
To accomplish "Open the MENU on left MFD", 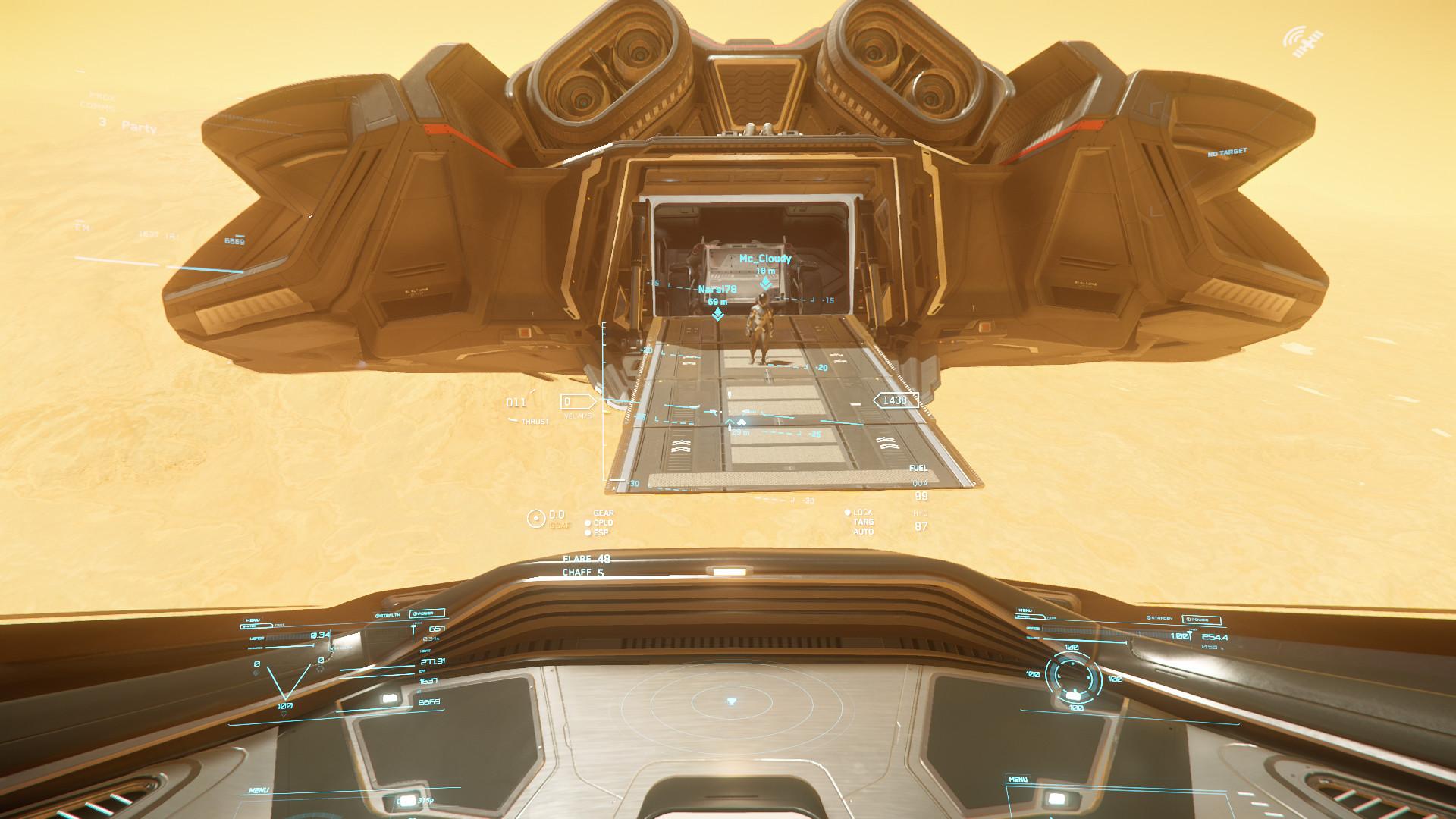I will [x=253, y=620].
